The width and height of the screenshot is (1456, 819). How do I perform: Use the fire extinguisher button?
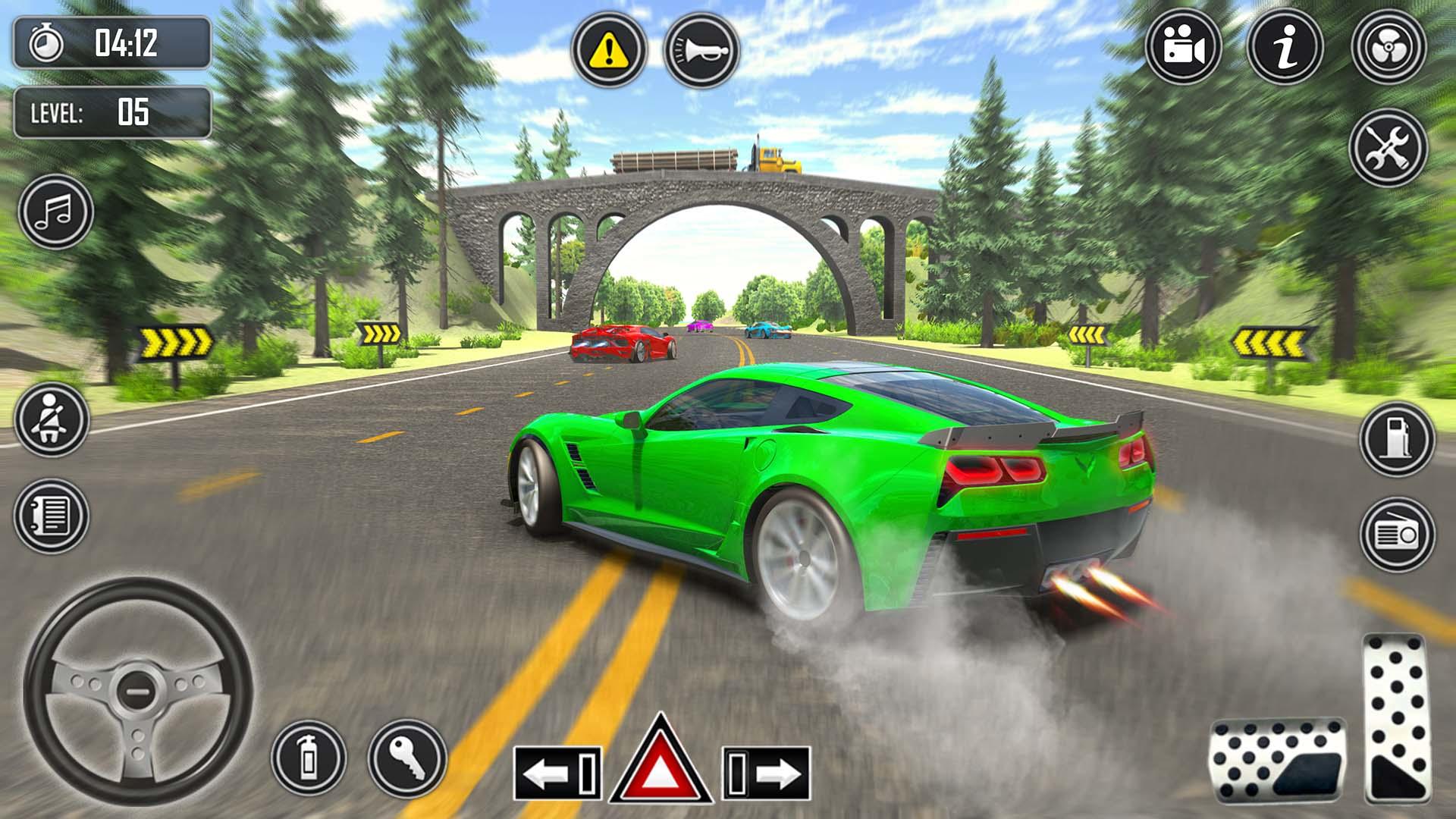309,757
